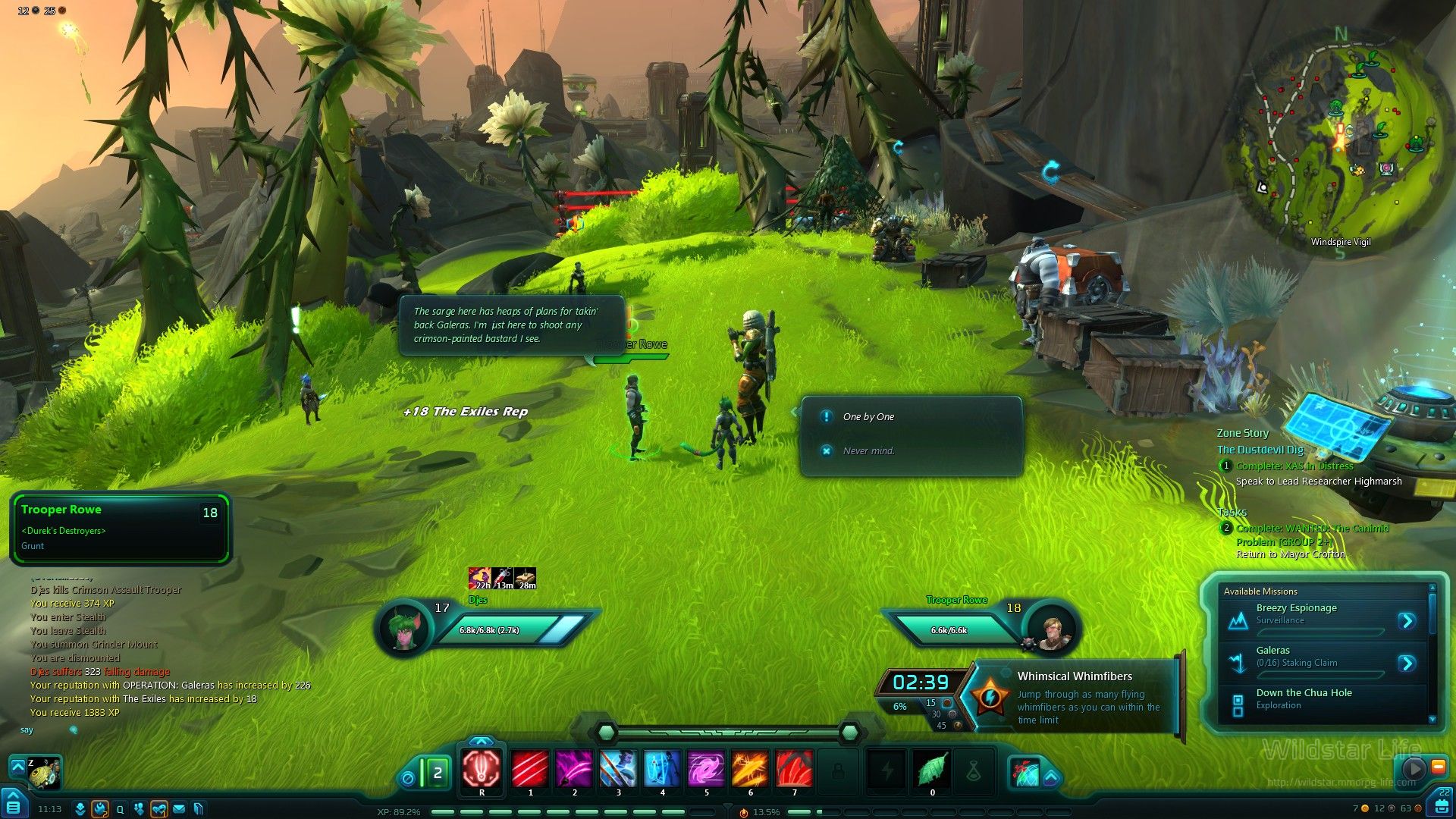
Task: Open the Galeras Staking Claim mission arrow
Action: click(x=1407, y=664)
